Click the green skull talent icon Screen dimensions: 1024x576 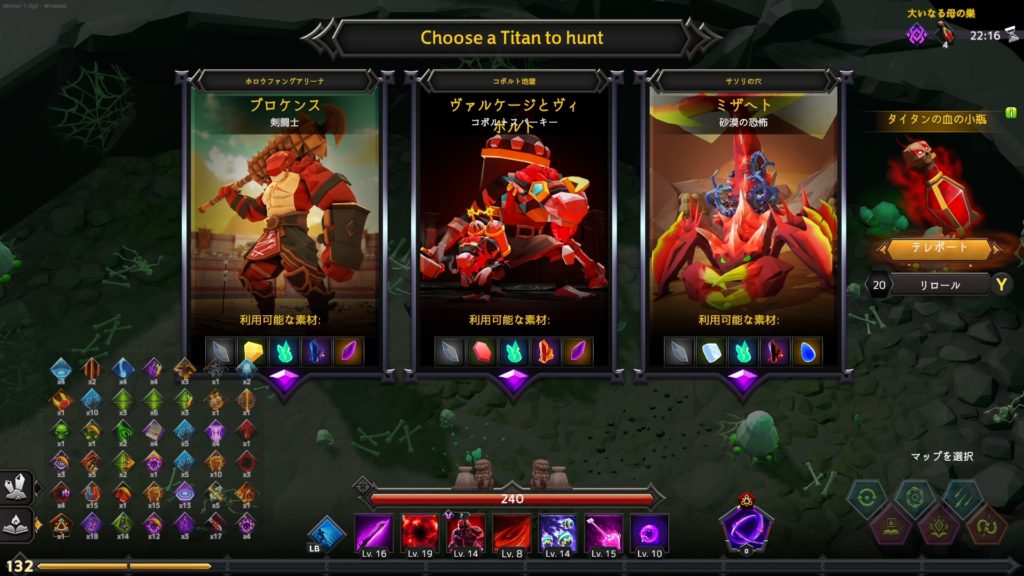(61, 432)
